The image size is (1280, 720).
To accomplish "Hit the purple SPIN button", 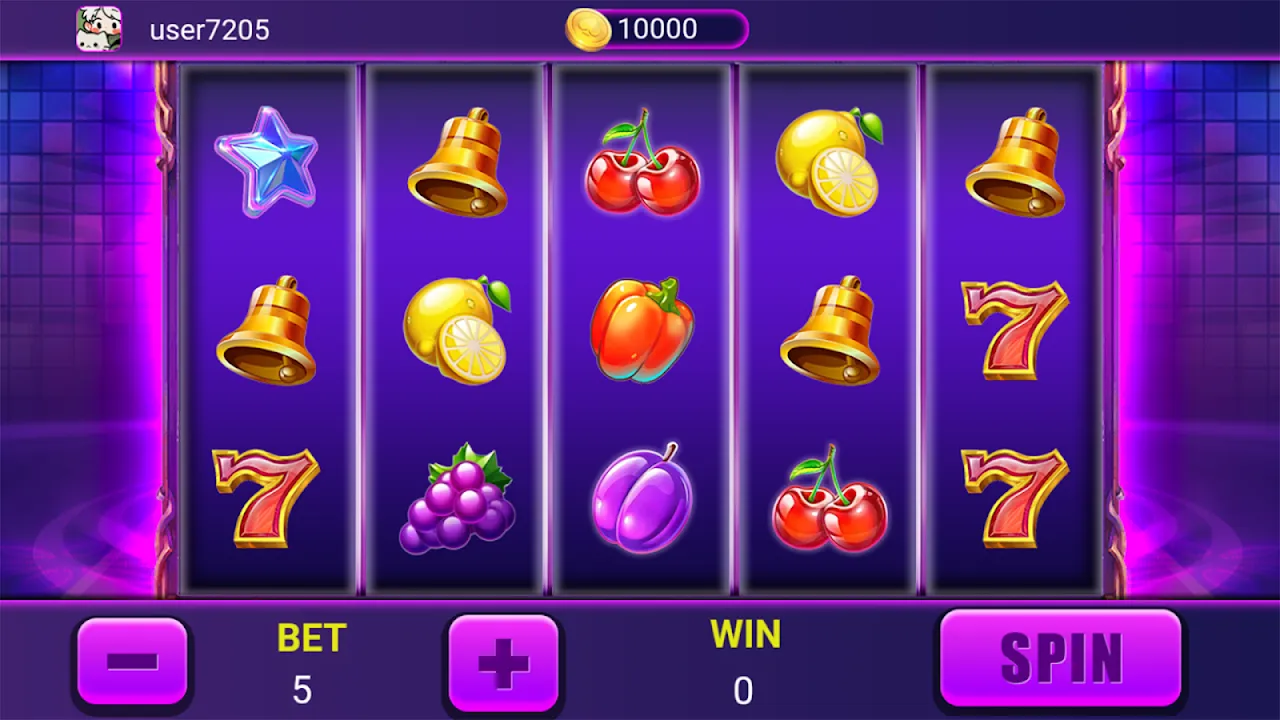I will [1060, 658].
